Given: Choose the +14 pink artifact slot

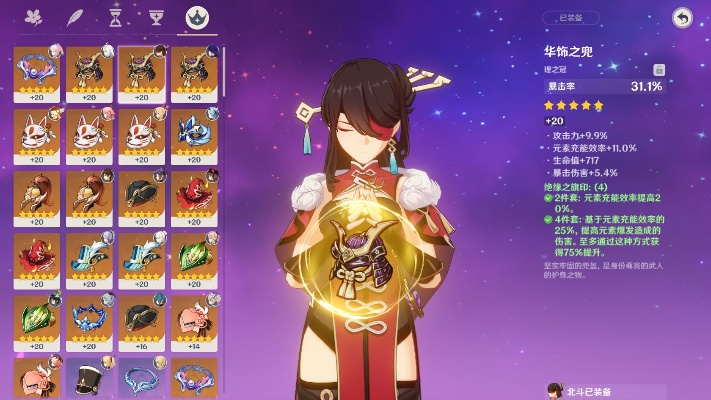Looking at the screenshot, I should 194,319.
